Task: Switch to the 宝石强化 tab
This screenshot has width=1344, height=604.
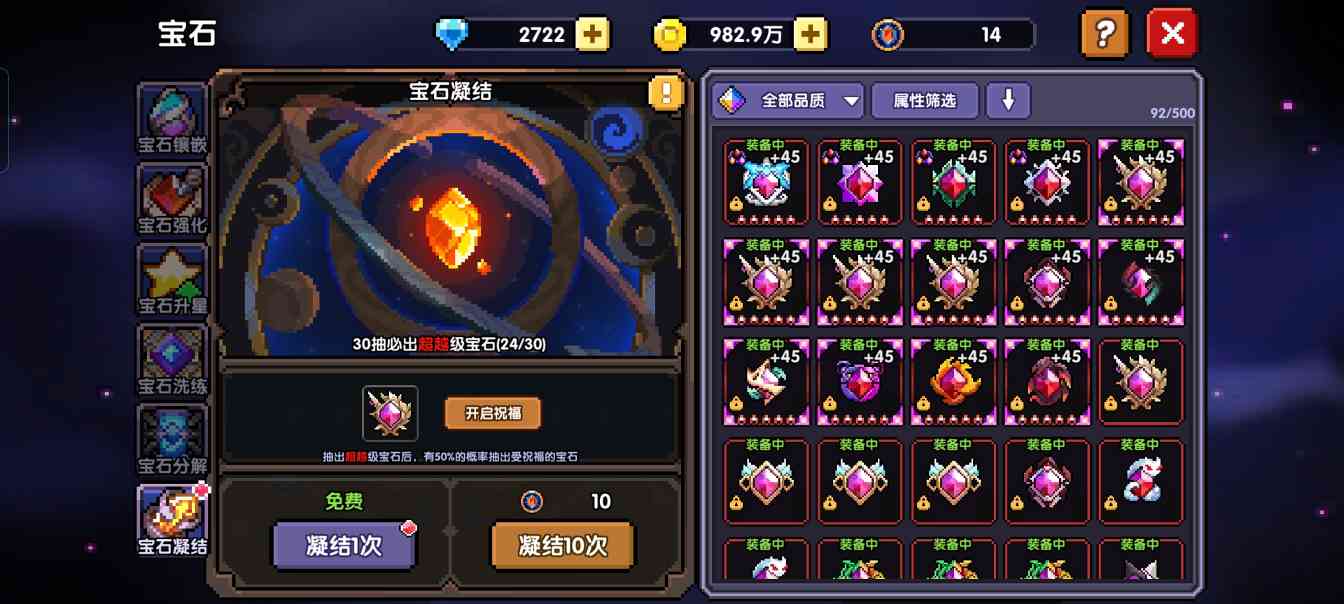Action: click(x=173, y=200)
